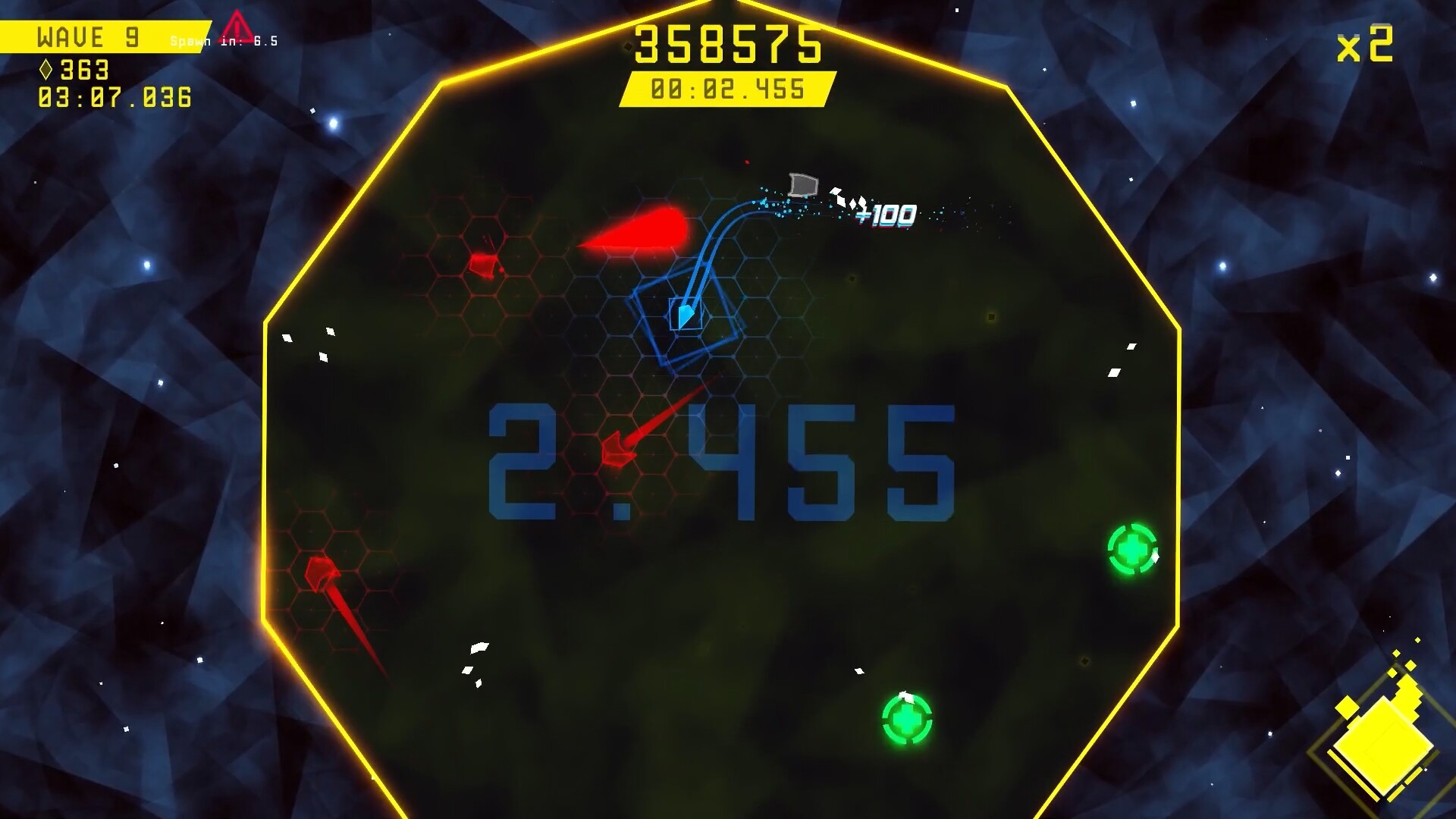Screen dimensions: 1456x819
Task: Click the blue player ship in its square
Action: [685, 313]
